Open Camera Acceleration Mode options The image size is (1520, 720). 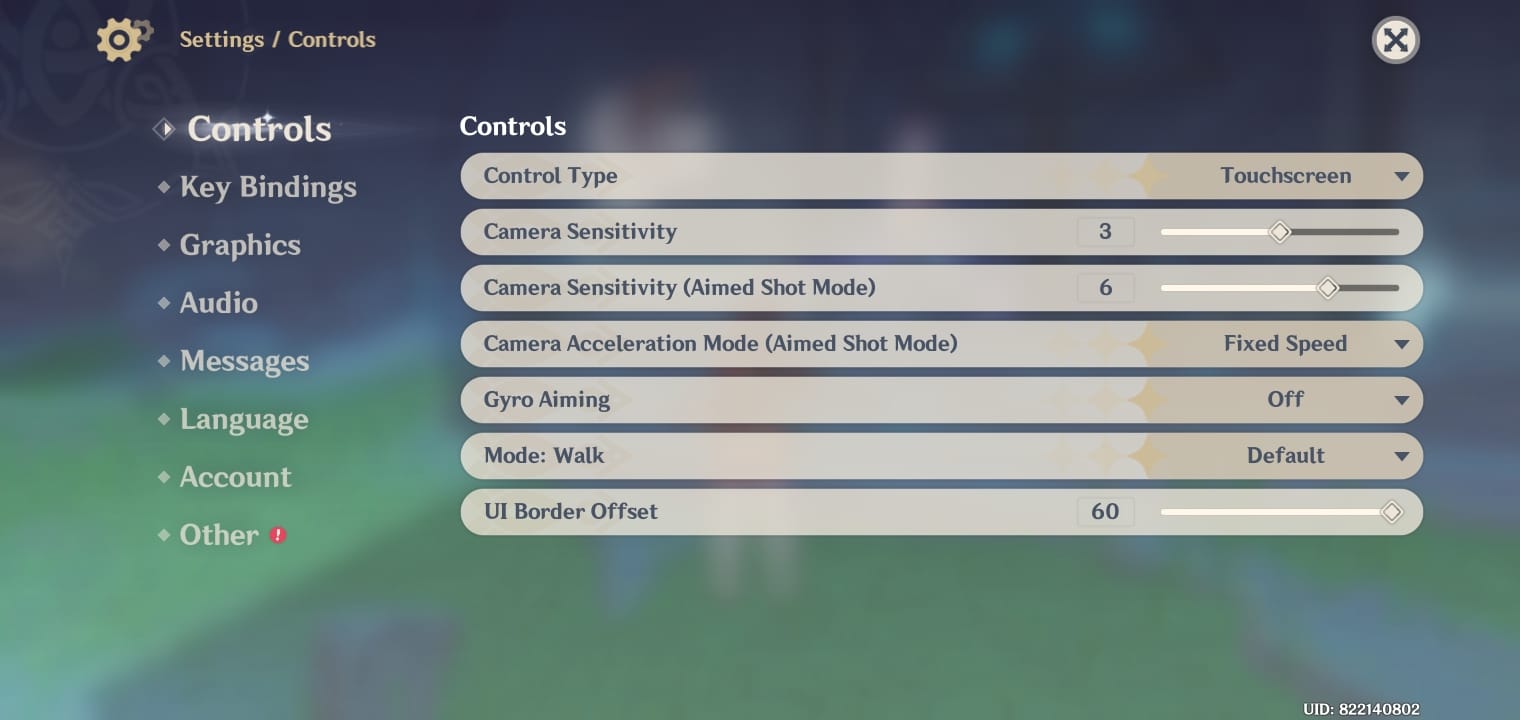click(x=1404, y=343)
